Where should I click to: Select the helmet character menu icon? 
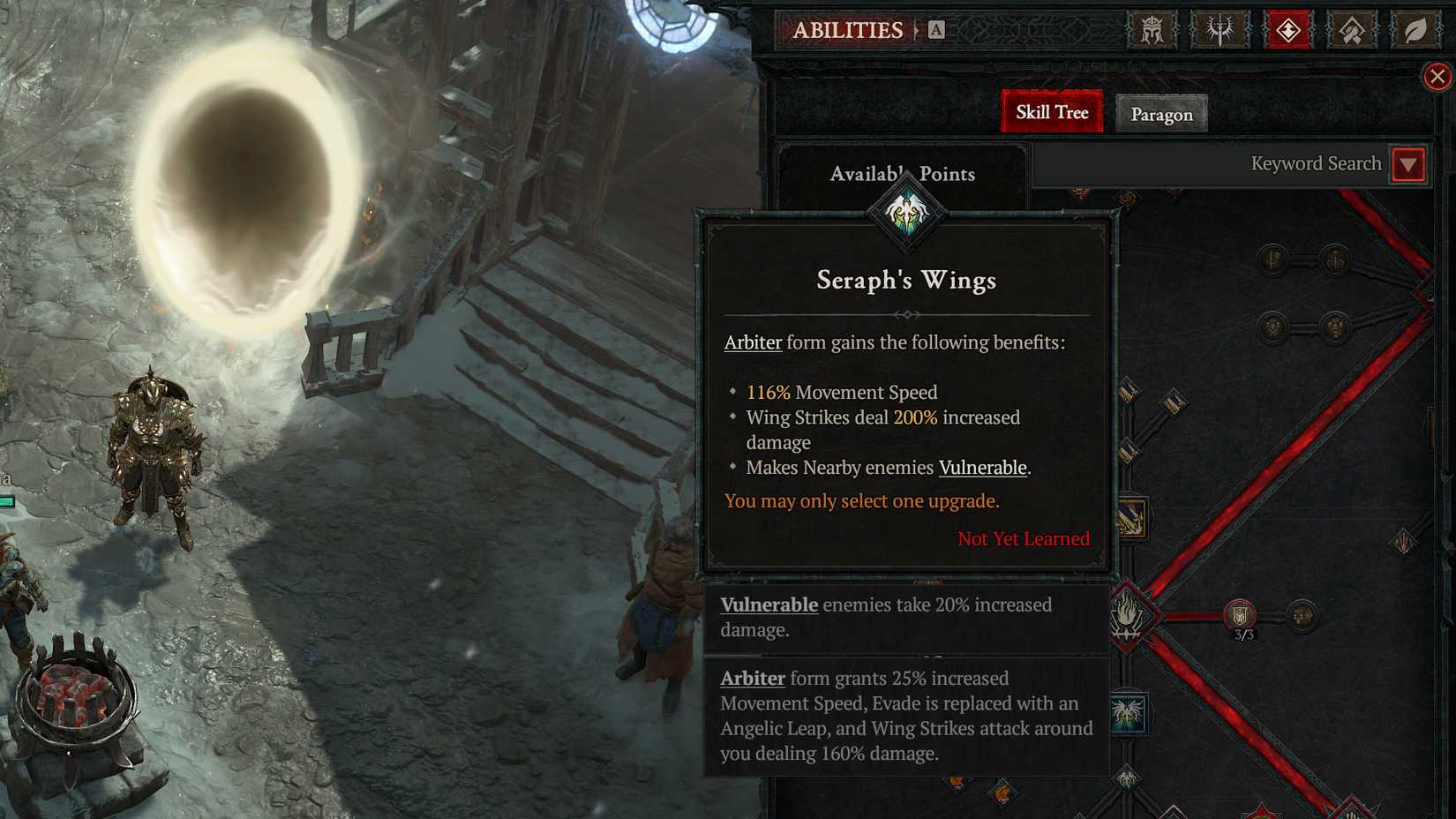click(1151, 29)
